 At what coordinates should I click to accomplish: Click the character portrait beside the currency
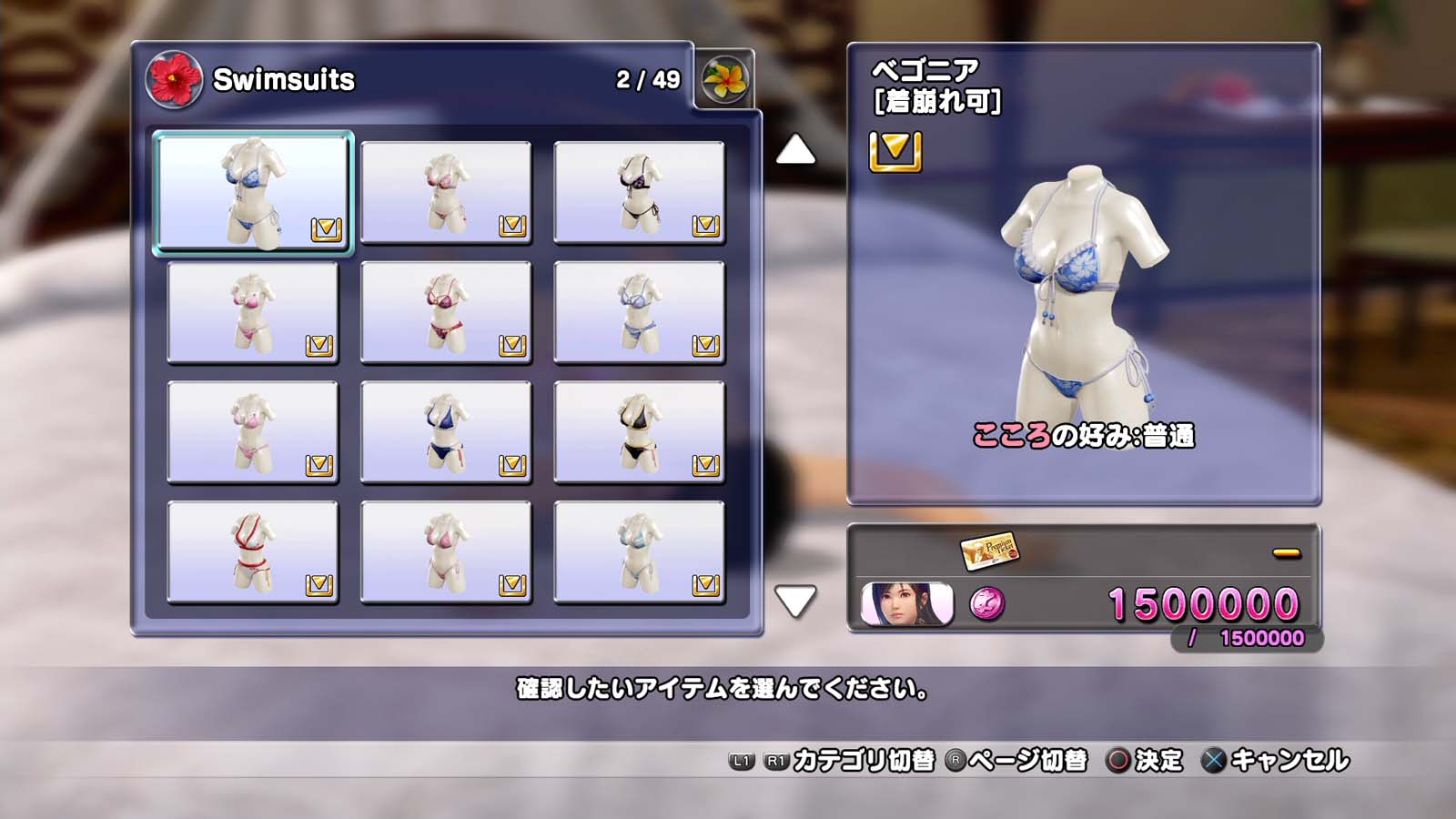pyautogui.click(x=906, y=604)
